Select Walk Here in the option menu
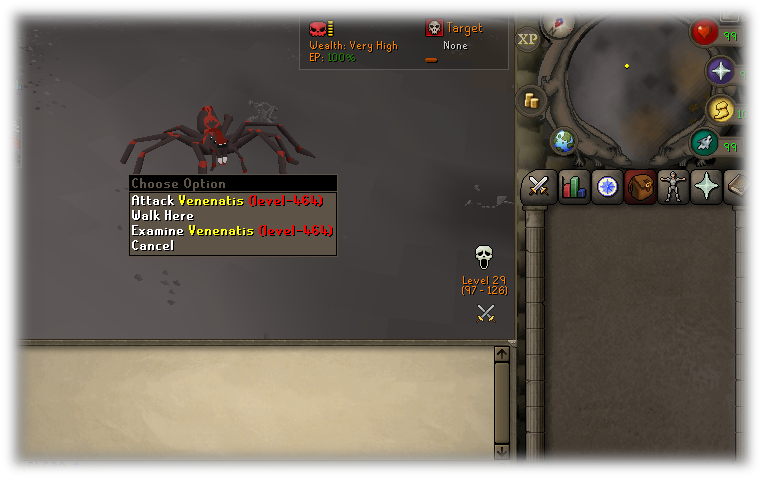This screenshot has height=478, width=762. click(163, 216)
